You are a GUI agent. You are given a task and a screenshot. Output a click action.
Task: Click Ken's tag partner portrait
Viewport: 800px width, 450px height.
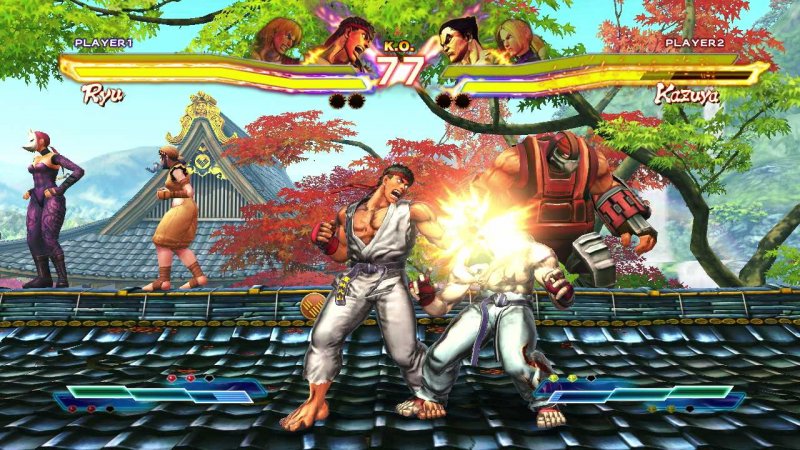pos(278,40)
